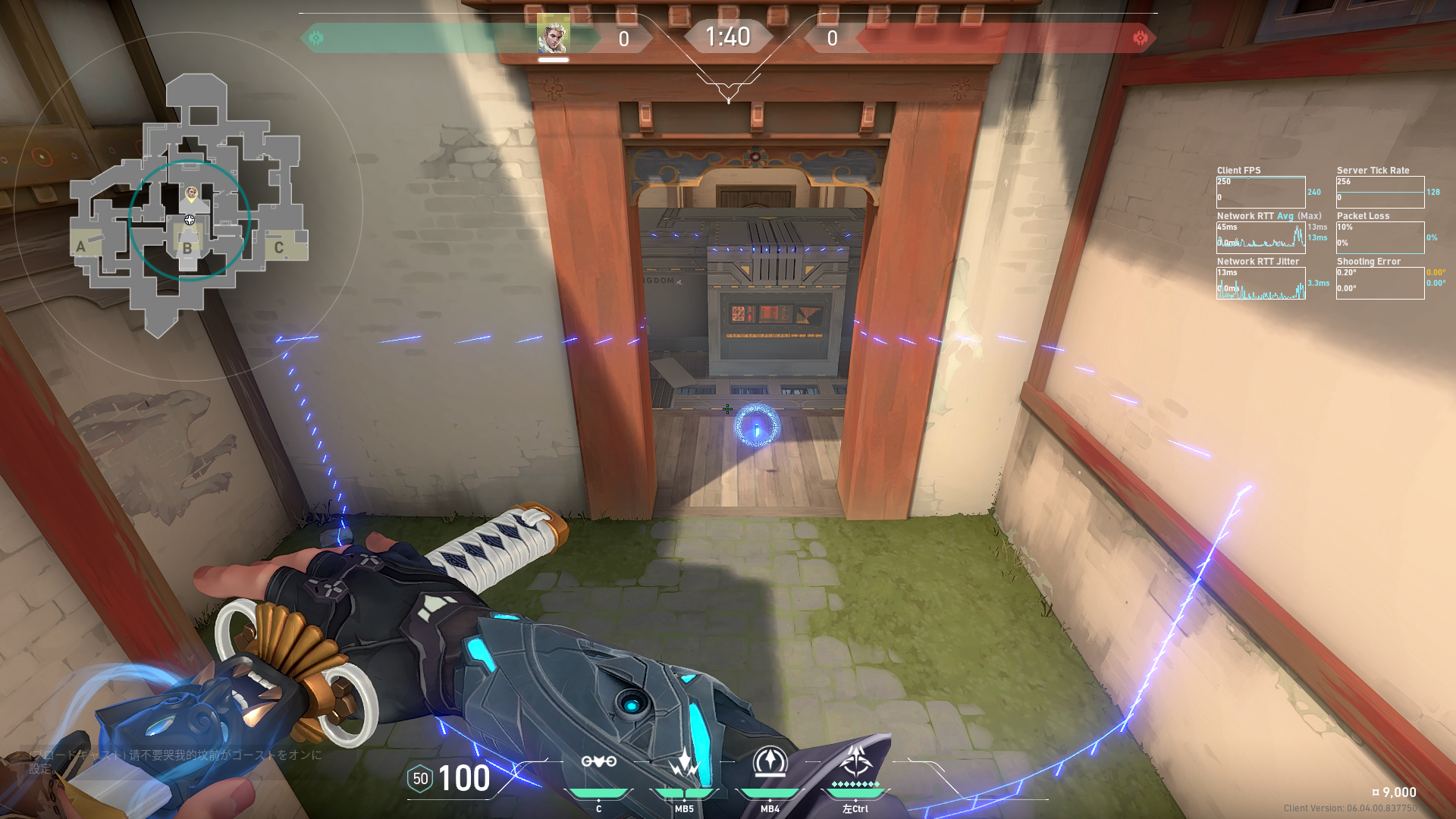
Task: Select the A site marker on minimap
Action: (x=81, y=246)
